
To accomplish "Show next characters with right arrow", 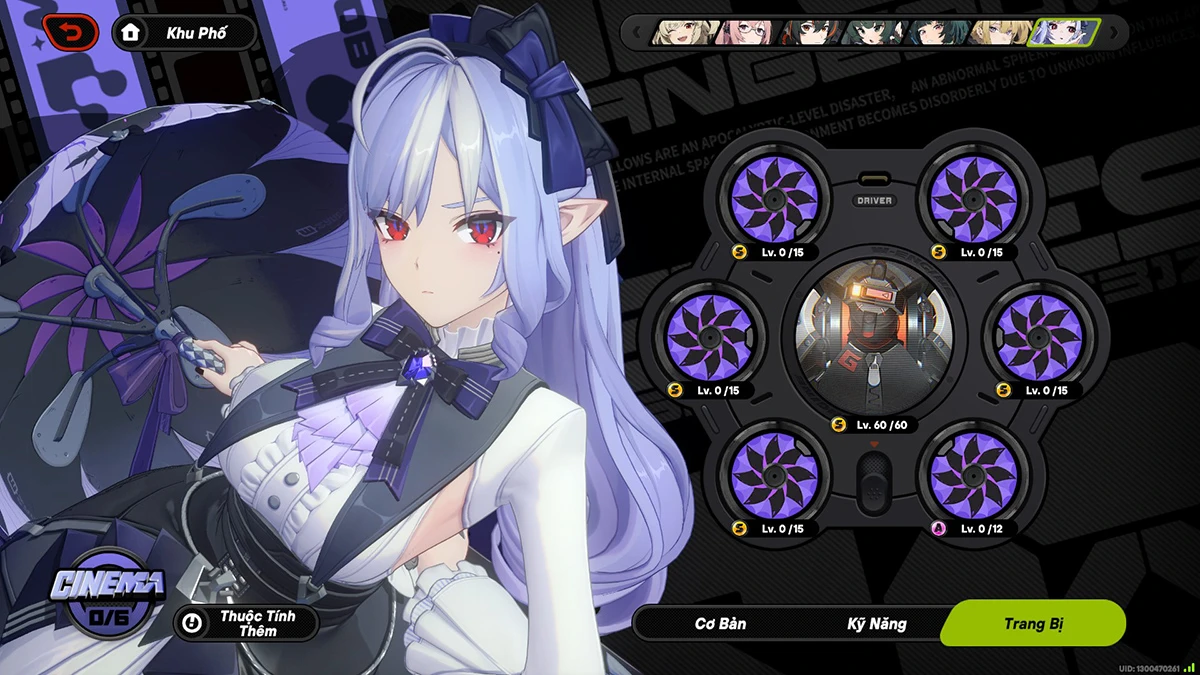I will 1114,33.
